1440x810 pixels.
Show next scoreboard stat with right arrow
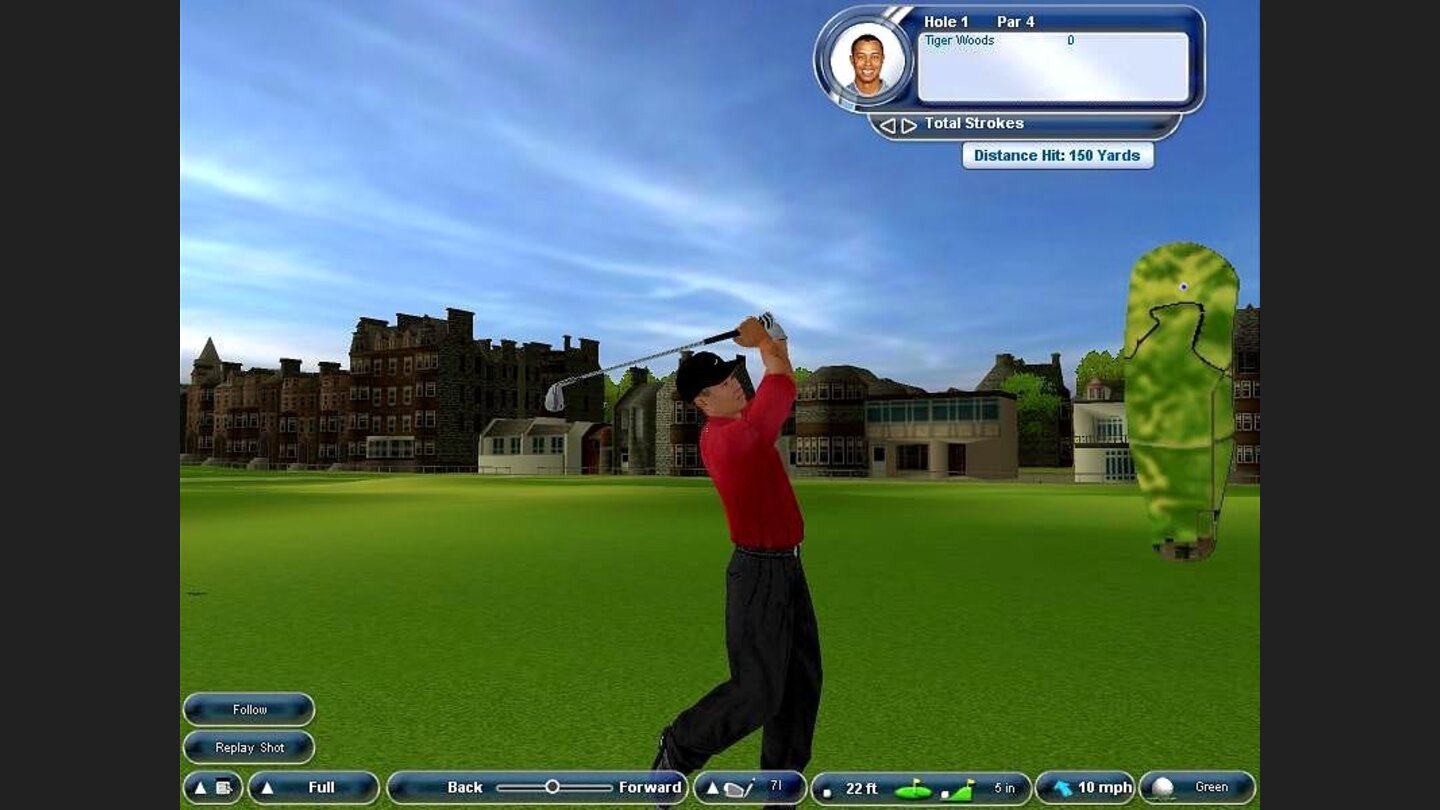pyautogui.click(x=909, y=125)
